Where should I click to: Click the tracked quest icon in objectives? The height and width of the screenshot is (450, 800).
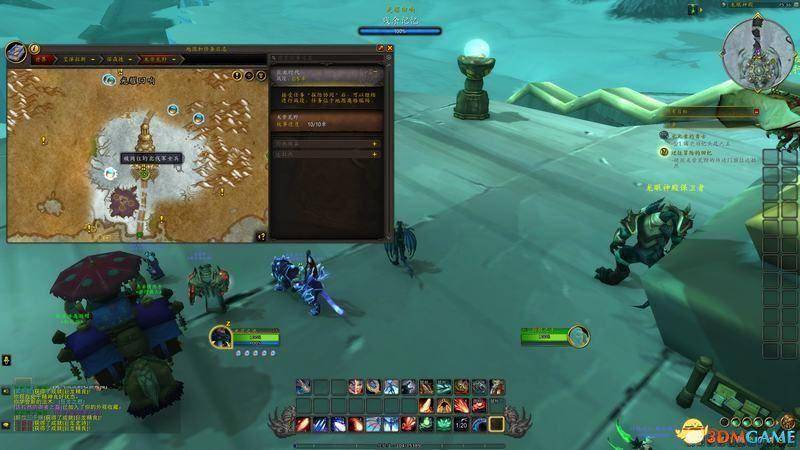664,152
